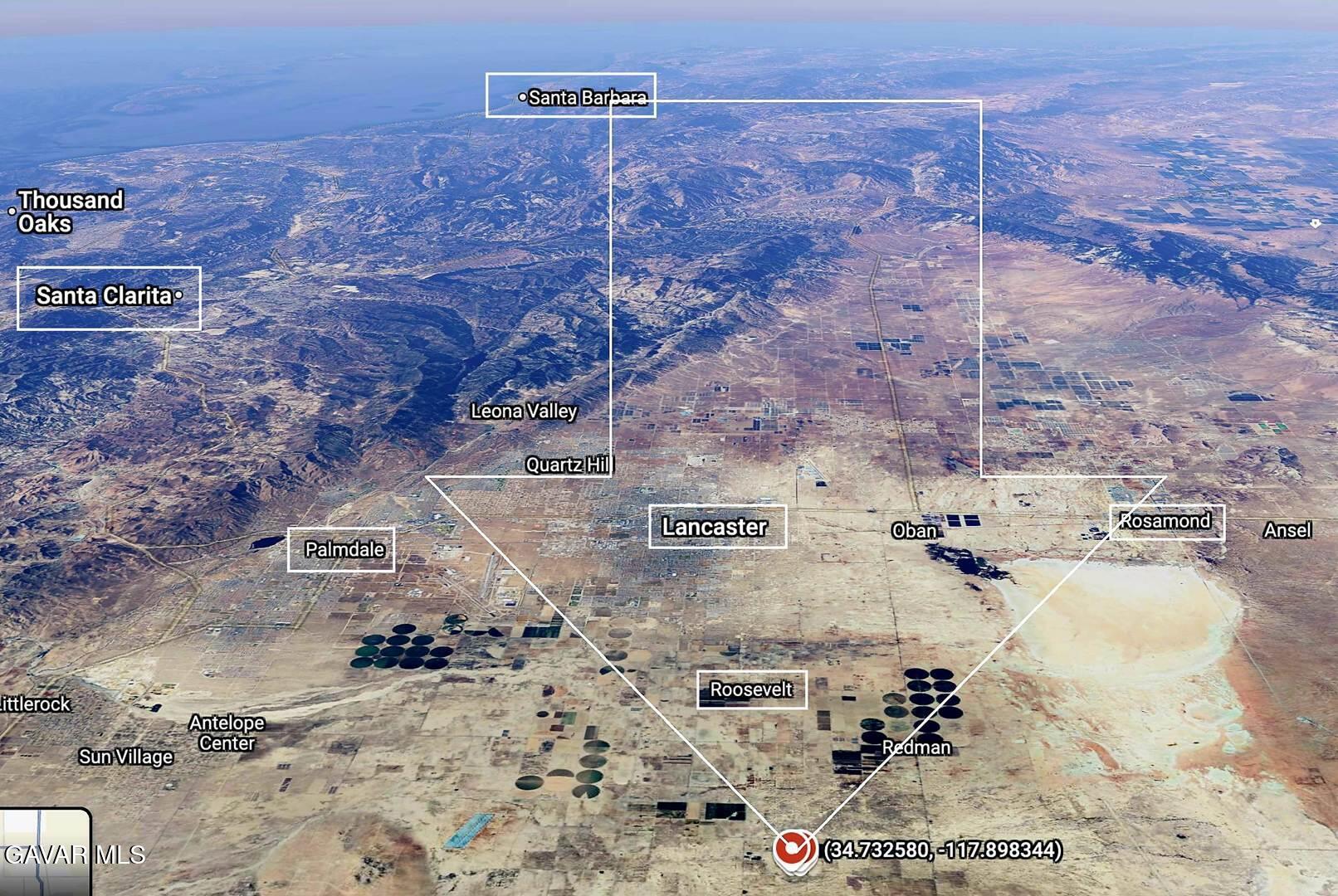Screen dimensions: 1338x896
Task: Click the Santa Barbara map label
Action: tap(586, 97)
